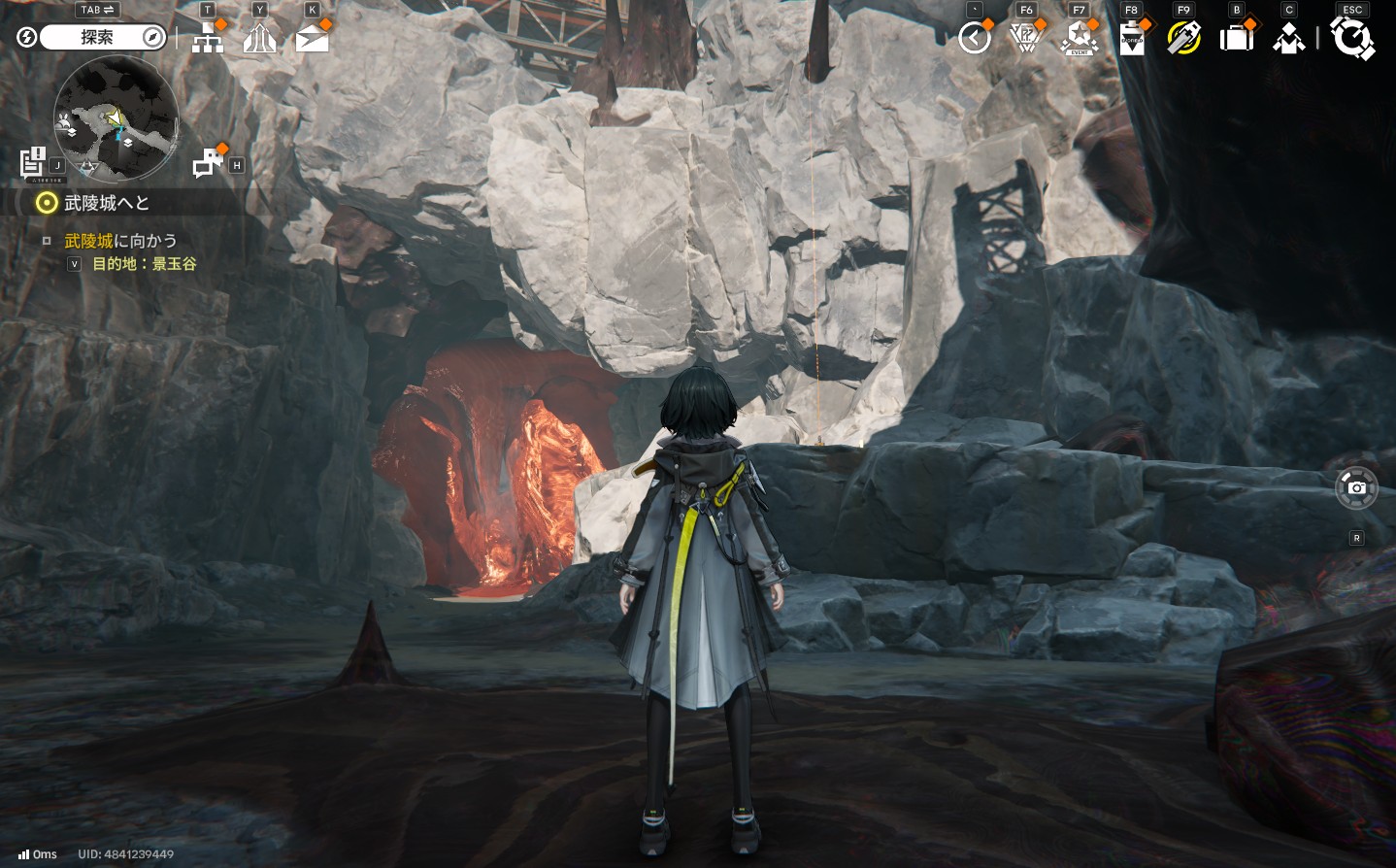Open the mission log document icon
Screen dimensions: 1396x868
point(33,161)
